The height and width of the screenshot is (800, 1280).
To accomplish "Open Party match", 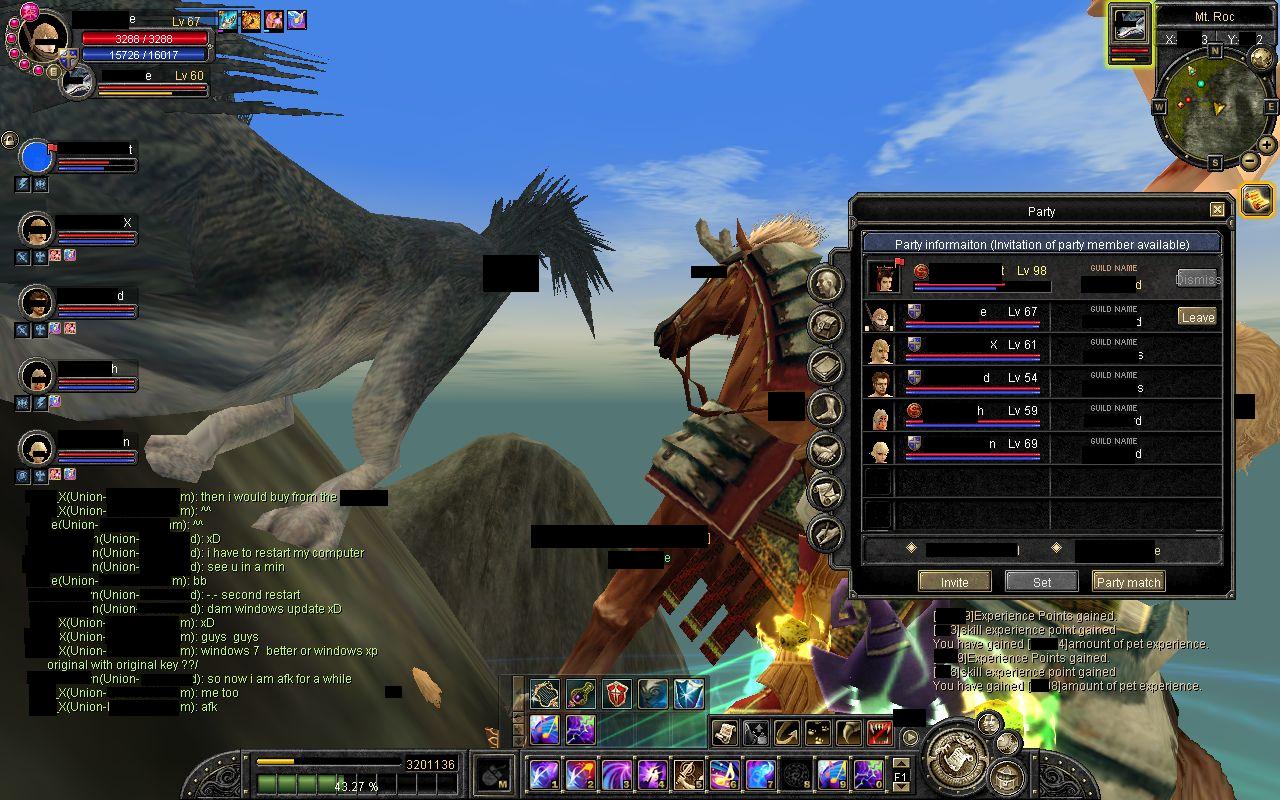I will pyautogui.click(x=1128, y=581).
